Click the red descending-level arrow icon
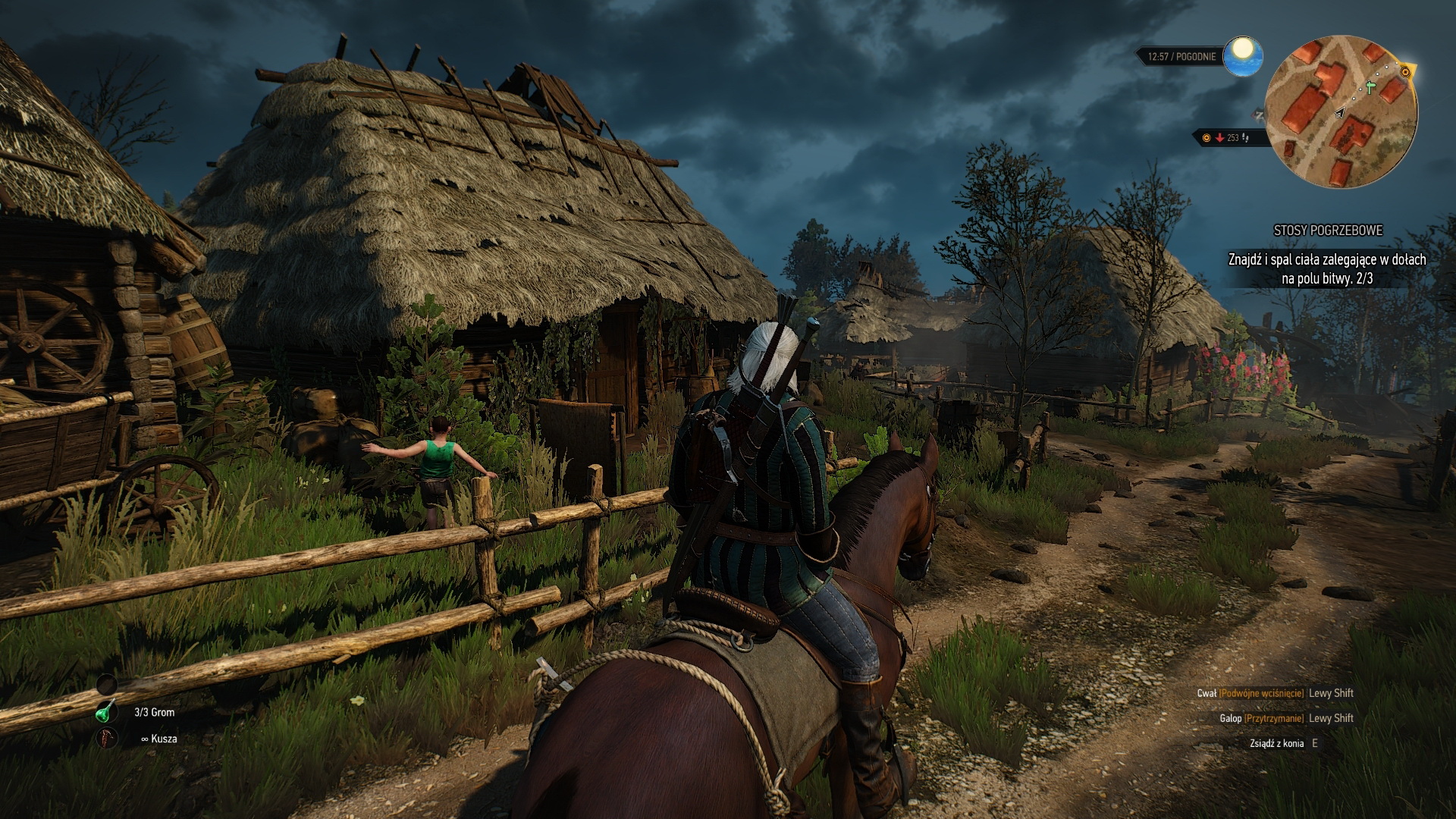The height and width of the screenshot is (819, 1456). [x=1219, y=138]
